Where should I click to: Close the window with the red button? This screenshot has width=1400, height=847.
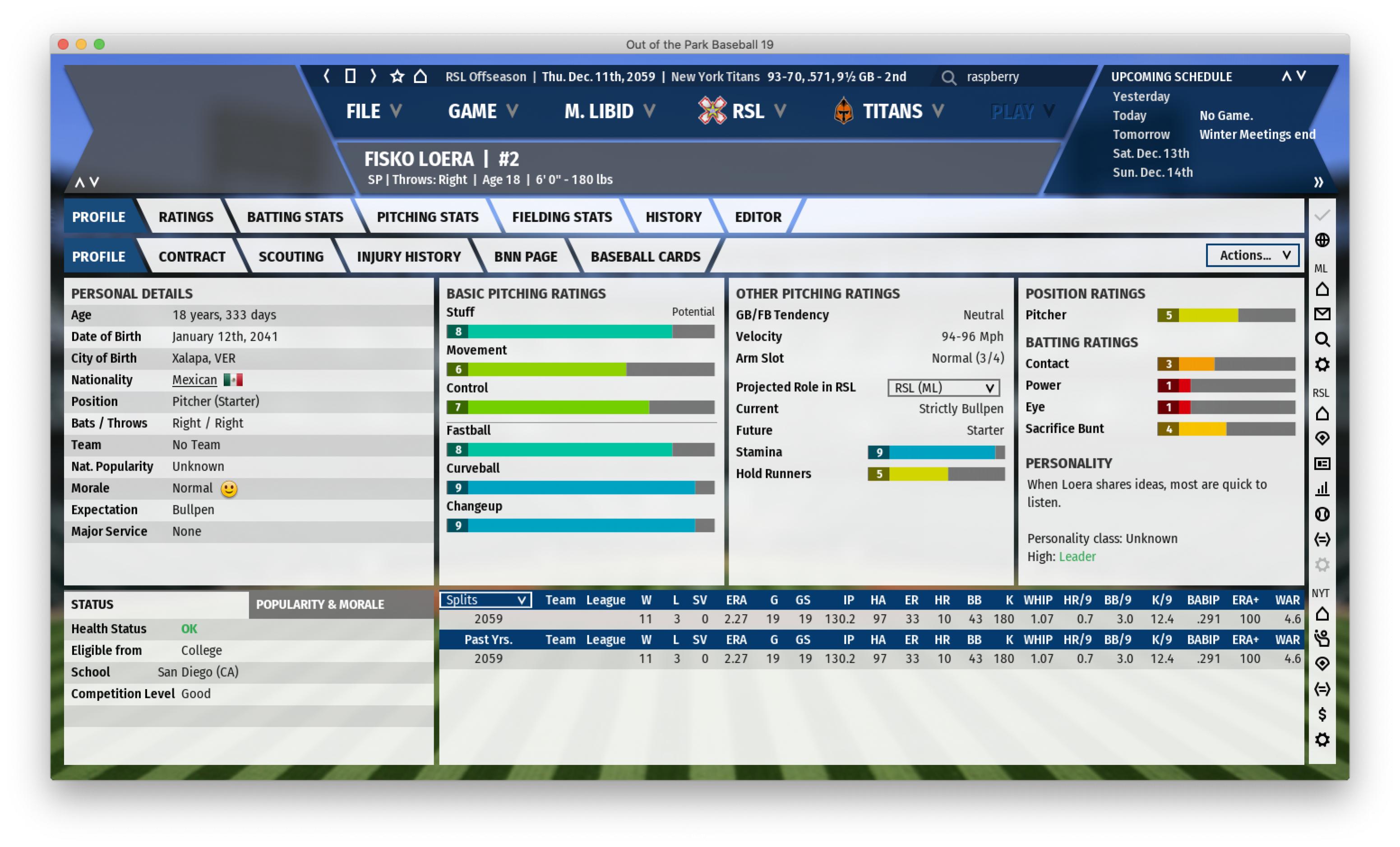click(x=64, y=44)
